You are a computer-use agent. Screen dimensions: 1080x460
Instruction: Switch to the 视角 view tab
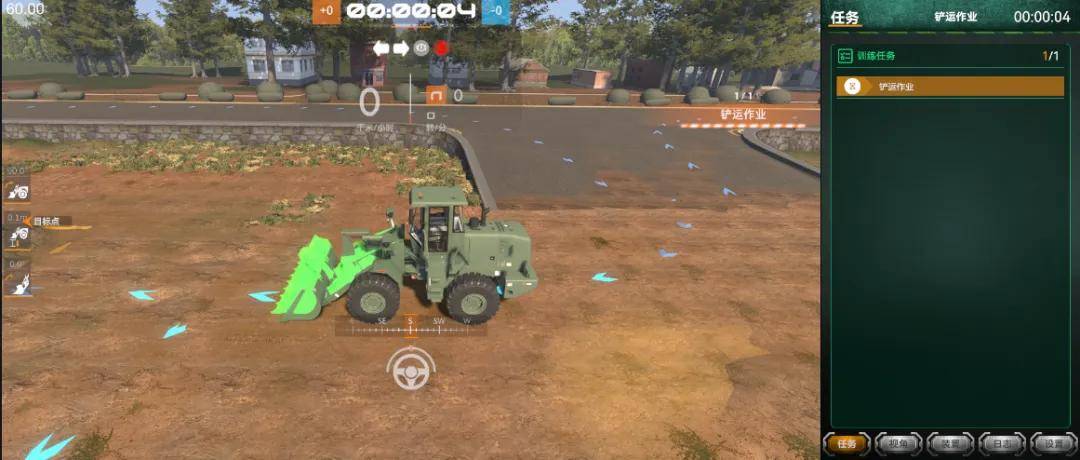point(898,443)
